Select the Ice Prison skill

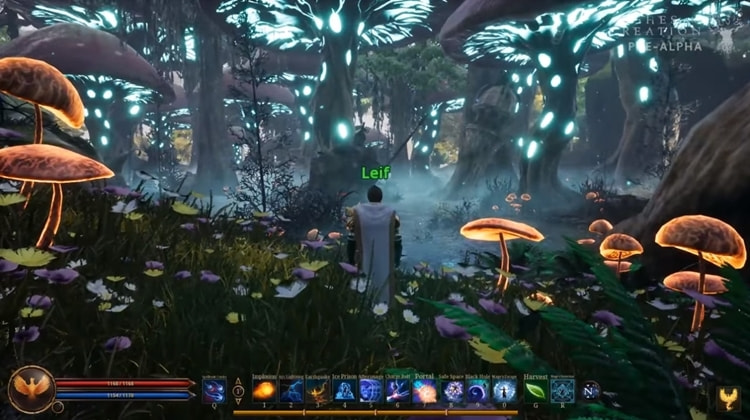point(345,390)
